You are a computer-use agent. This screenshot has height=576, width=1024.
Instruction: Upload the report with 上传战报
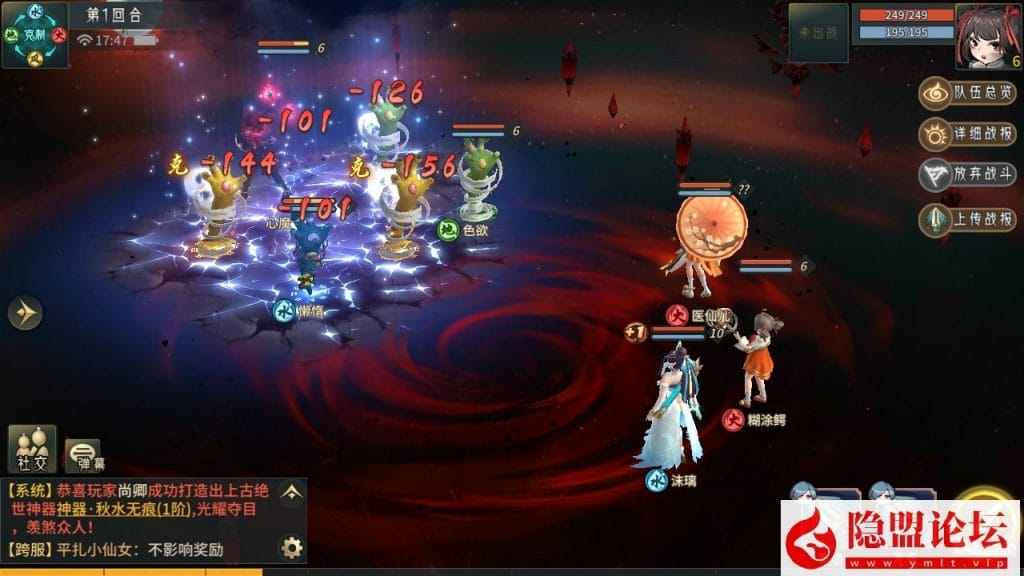point(967,218)
